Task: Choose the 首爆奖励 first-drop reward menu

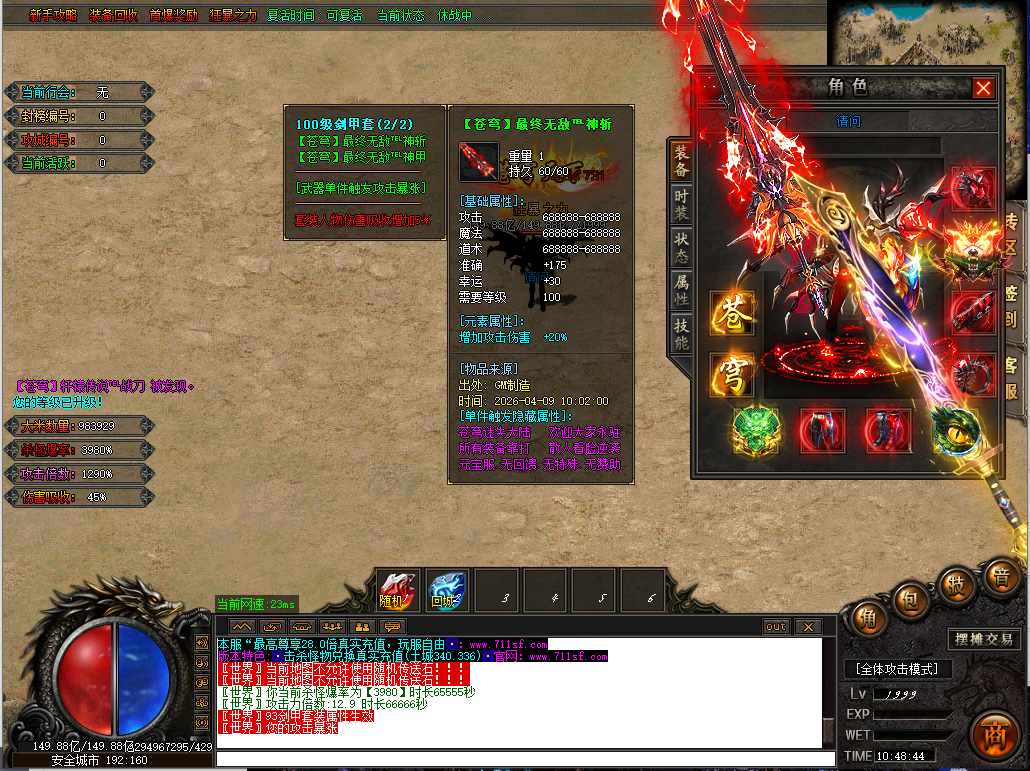Action: [x=173, y=16]
